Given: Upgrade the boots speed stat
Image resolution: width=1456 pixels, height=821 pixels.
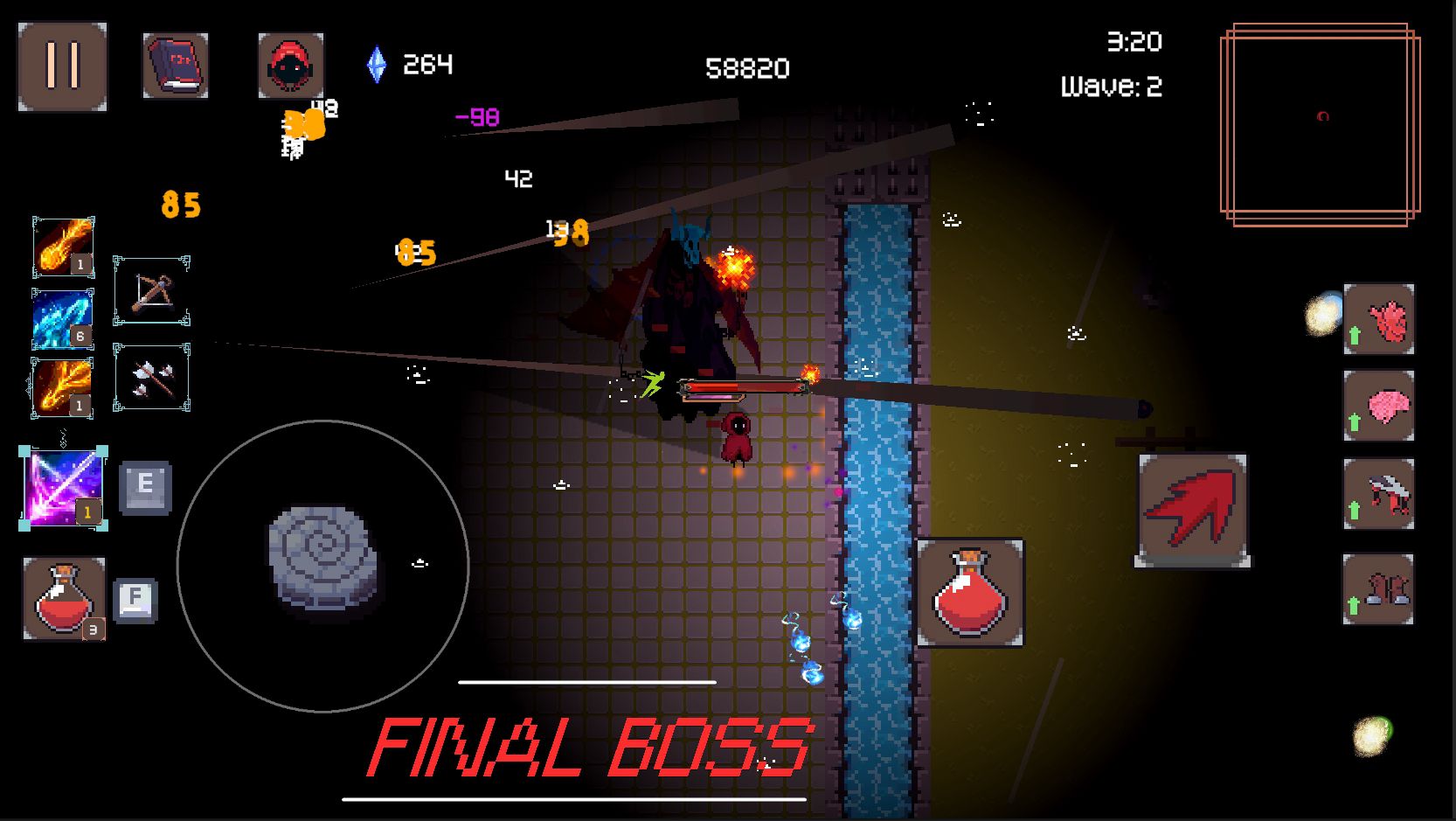Looking at the screenshot, I should point(1378,589).
